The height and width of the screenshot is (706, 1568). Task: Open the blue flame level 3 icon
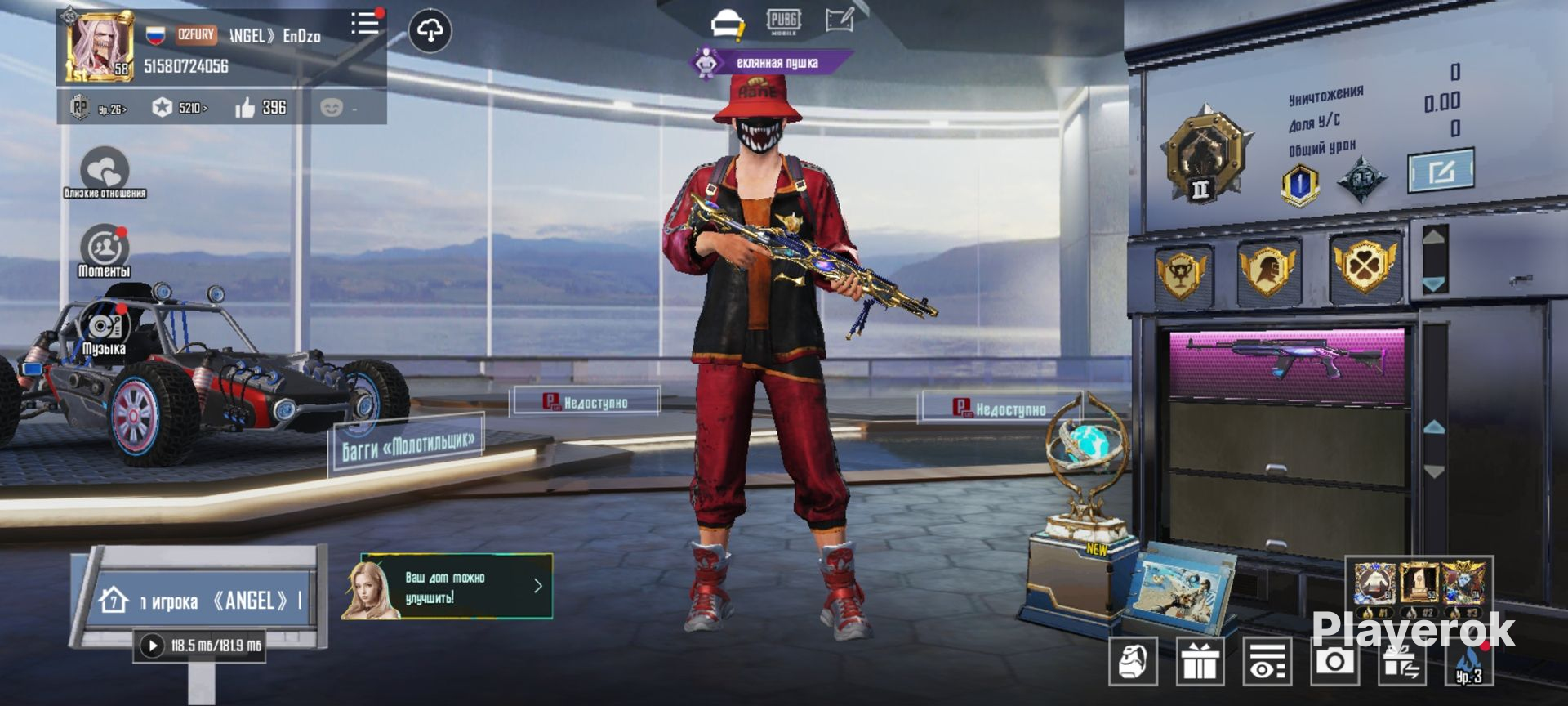pyautogui.click(x=1468, y=662)
